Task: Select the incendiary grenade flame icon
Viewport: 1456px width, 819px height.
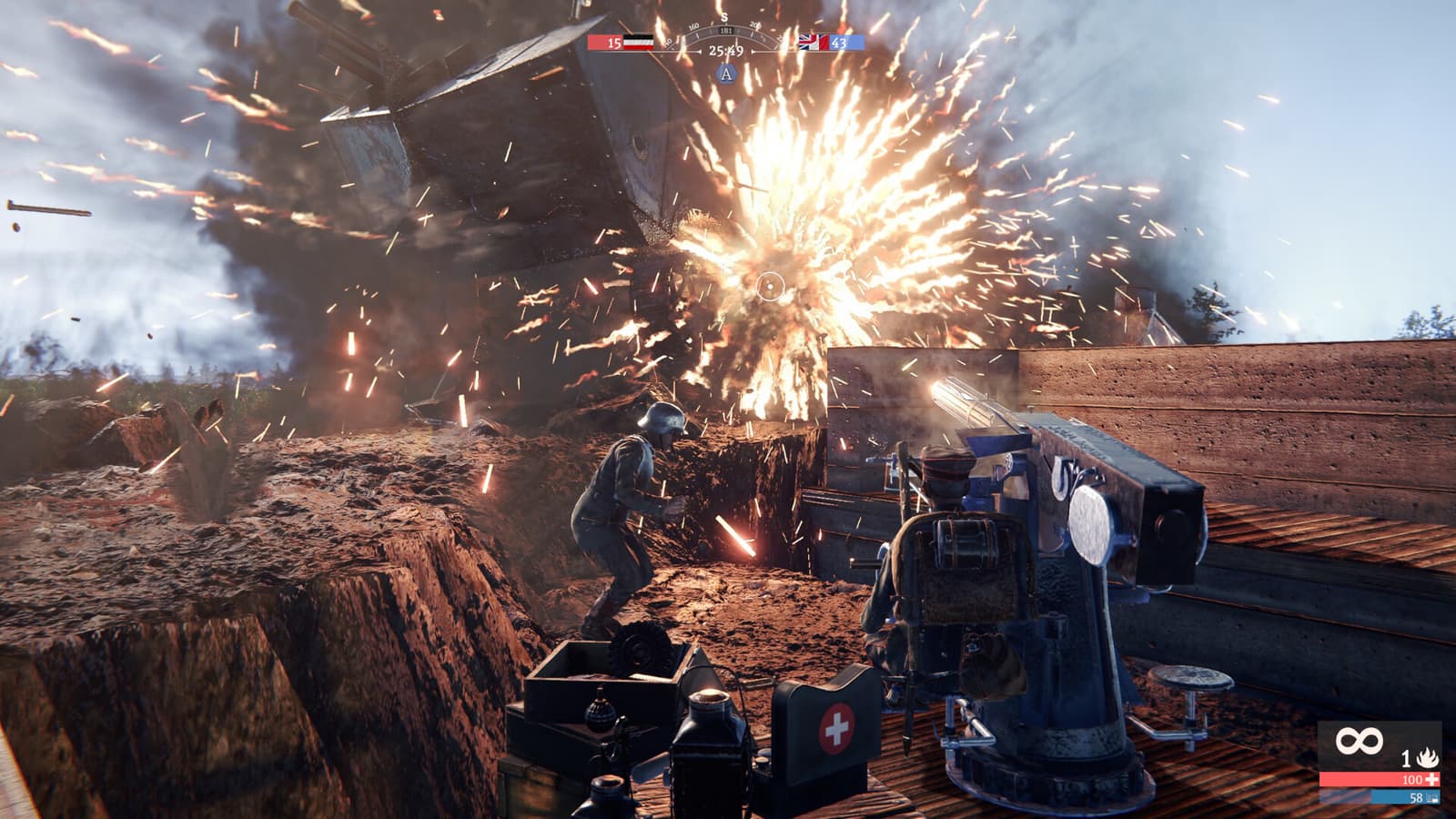Action: tap(1426, 758)
